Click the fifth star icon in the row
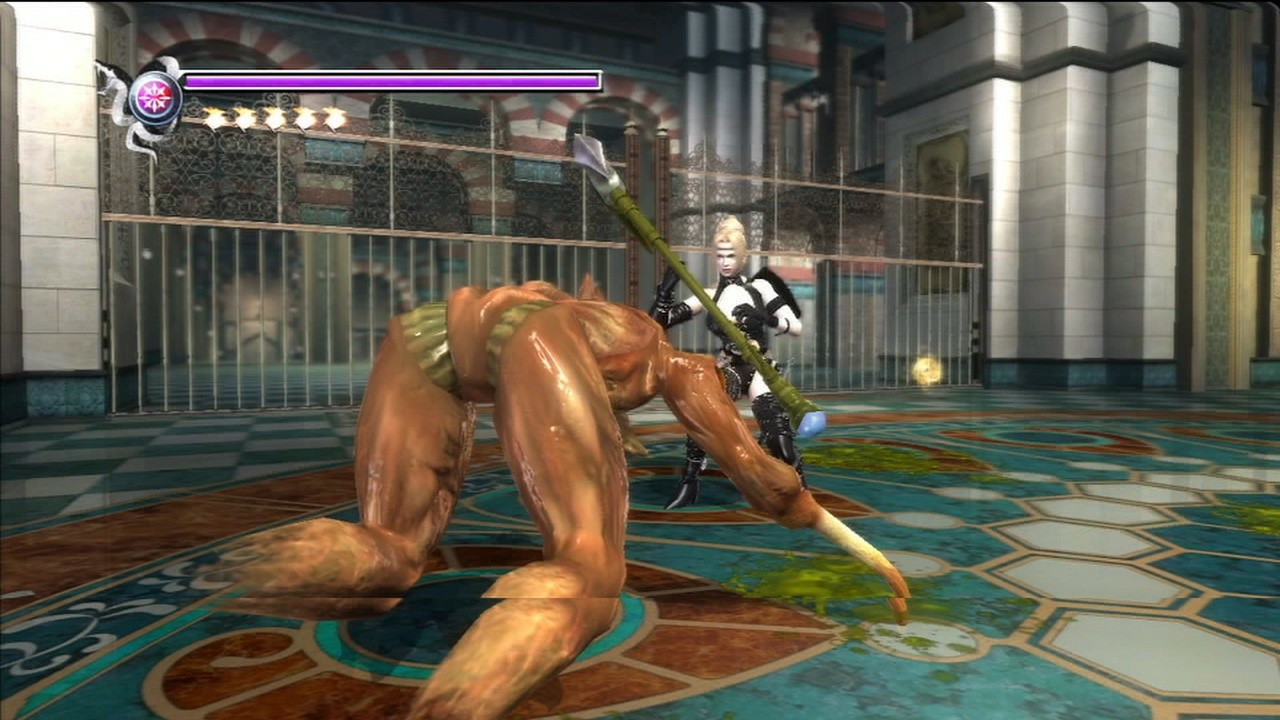Viewport: 1280px width, 720px height. coord(335,119)
